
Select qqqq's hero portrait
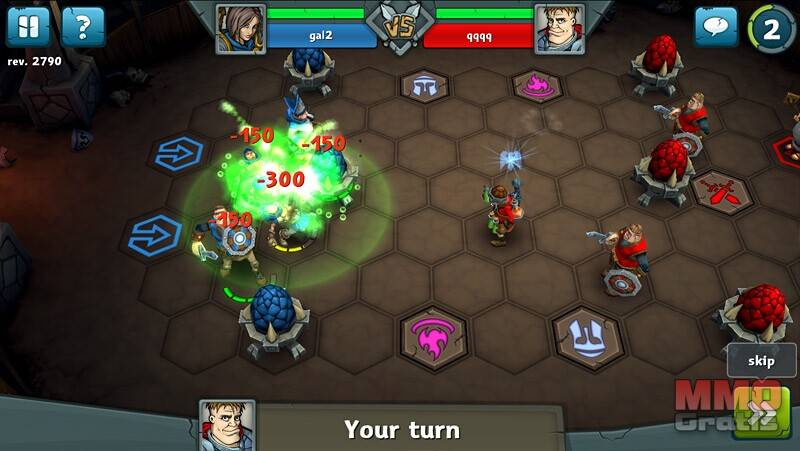pos(560,28)
